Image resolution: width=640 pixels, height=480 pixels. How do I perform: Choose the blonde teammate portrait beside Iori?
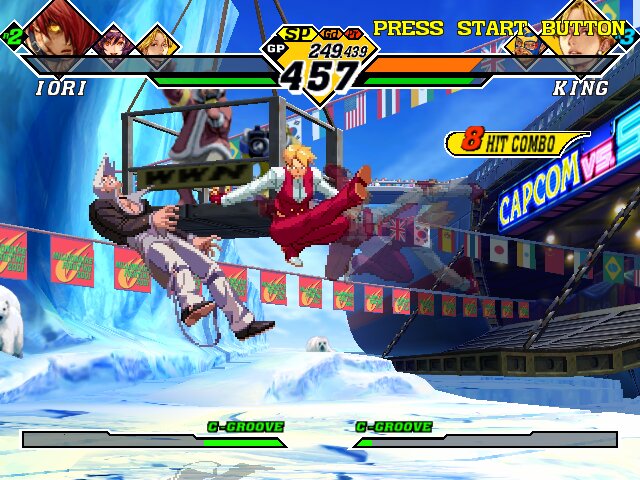point(156,42)
